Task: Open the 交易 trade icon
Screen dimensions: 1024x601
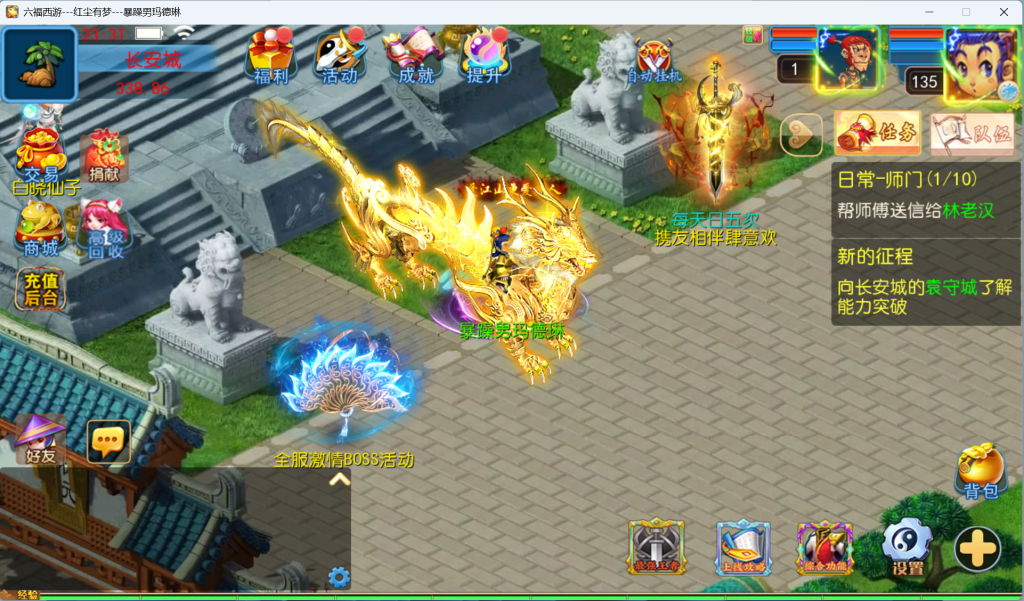Action: [41, 153]
